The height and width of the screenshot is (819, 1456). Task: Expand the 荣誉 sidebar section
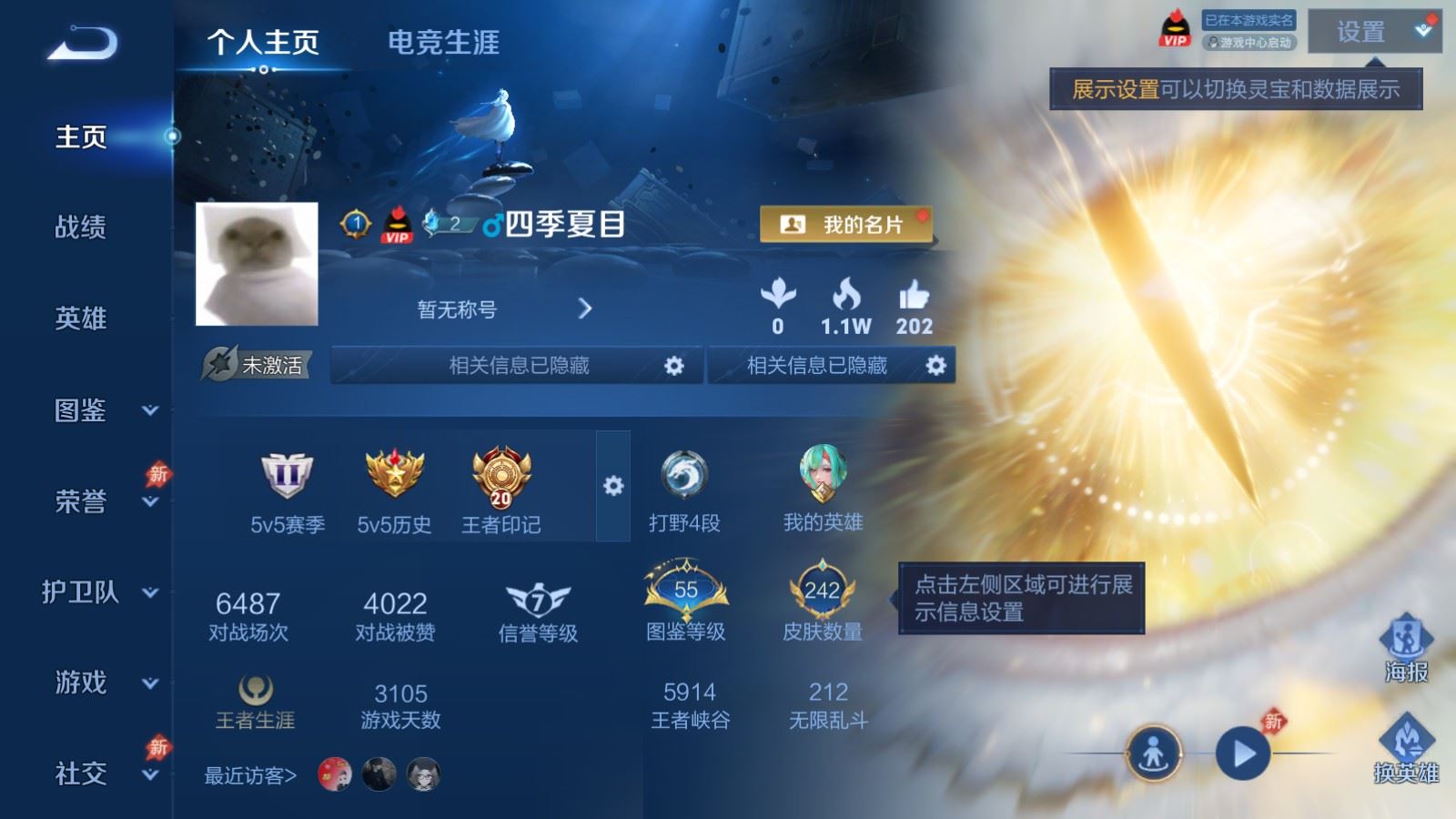[81, 501]
